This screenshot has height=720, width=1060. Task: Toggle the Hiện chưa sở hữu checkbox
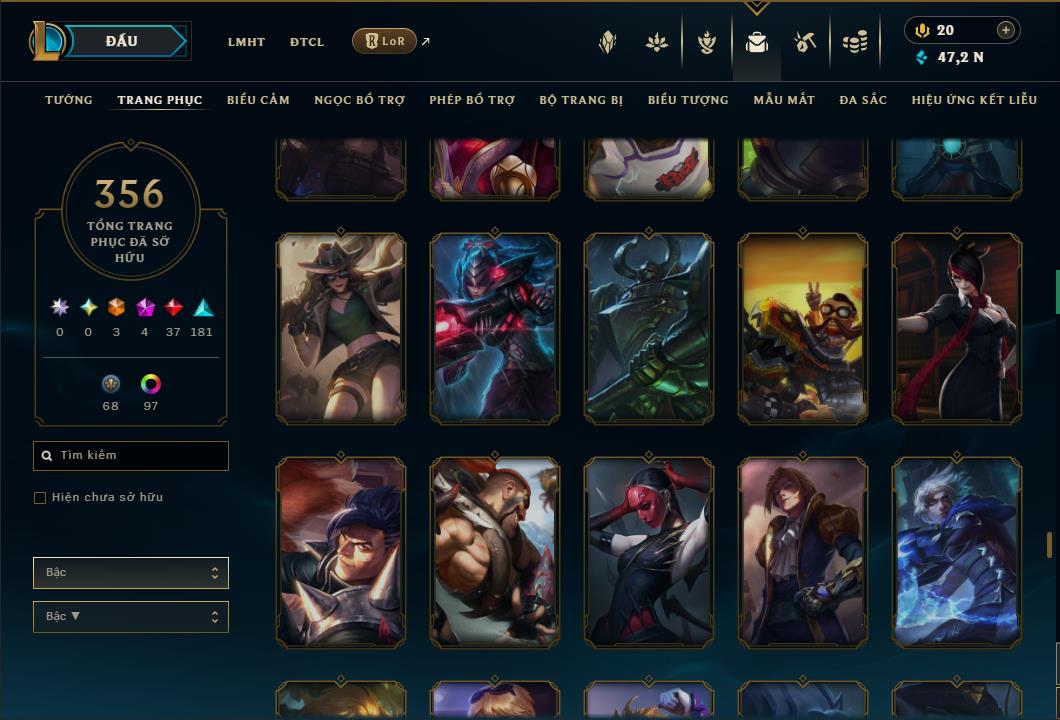(x=40, y=498)
